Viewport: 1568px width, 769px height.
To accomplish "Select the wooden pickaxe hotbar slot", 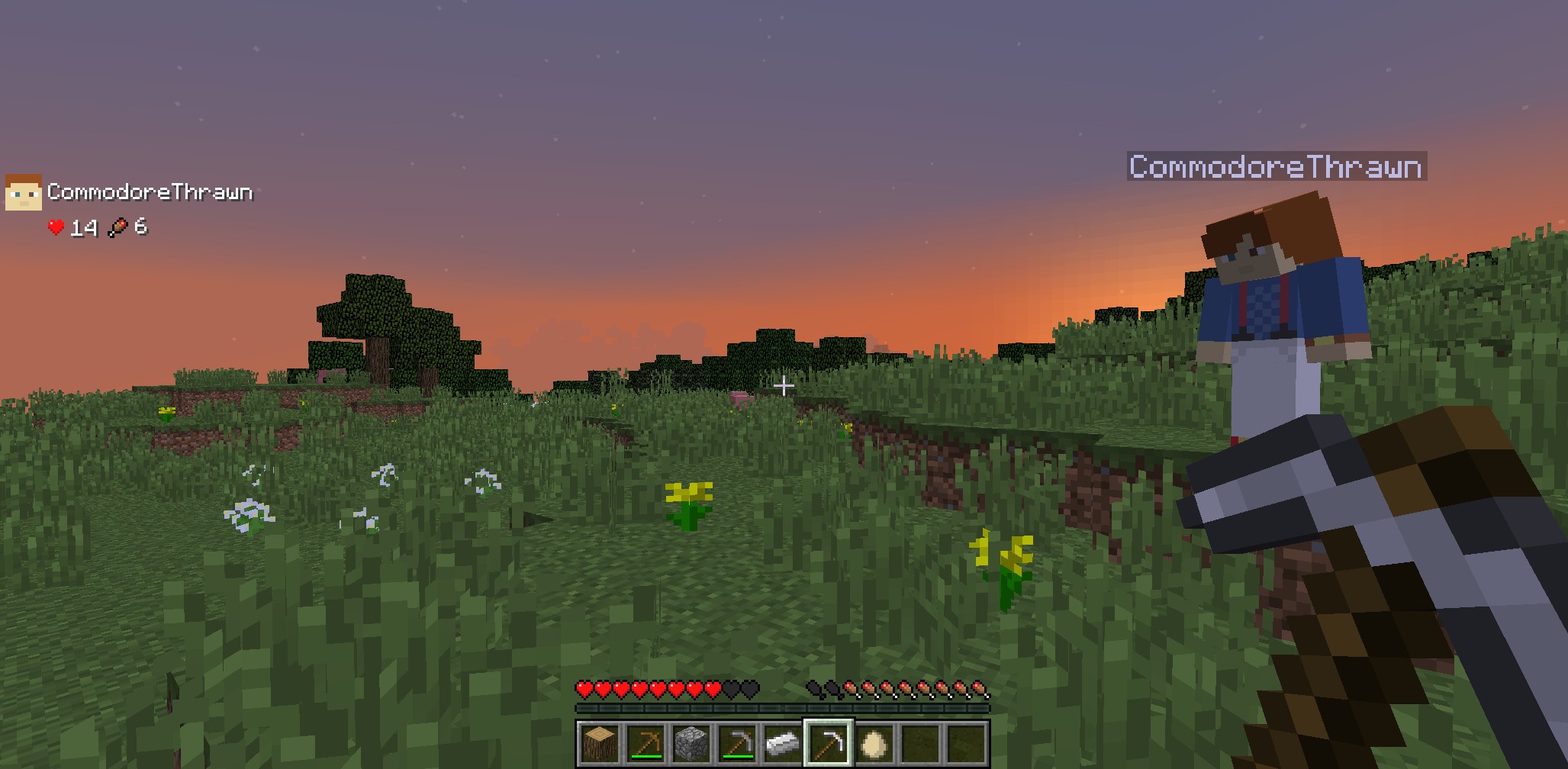I will [645, 742].
